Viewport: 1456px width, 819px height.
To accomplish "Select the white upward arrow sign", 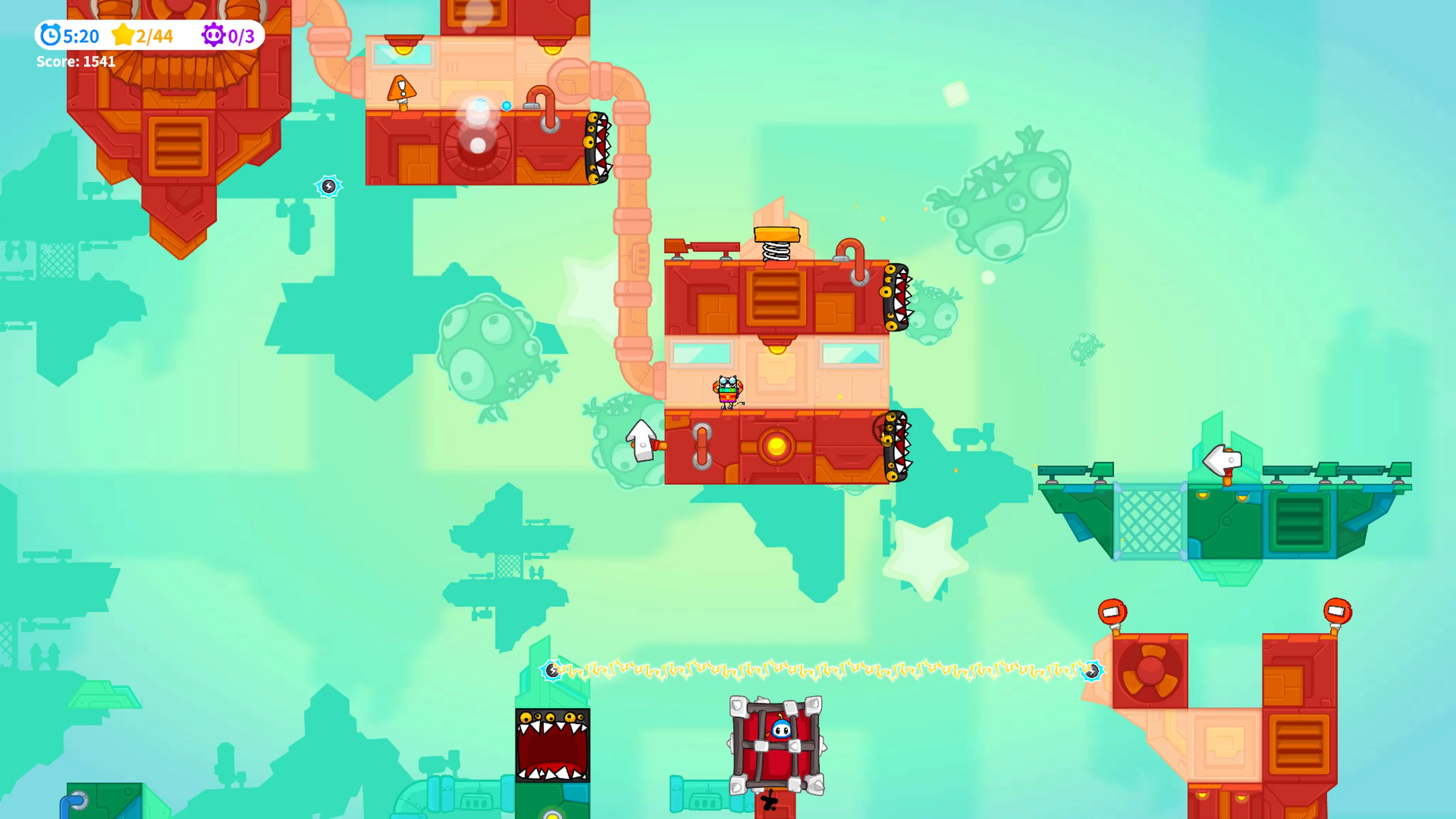I will 640,441.
